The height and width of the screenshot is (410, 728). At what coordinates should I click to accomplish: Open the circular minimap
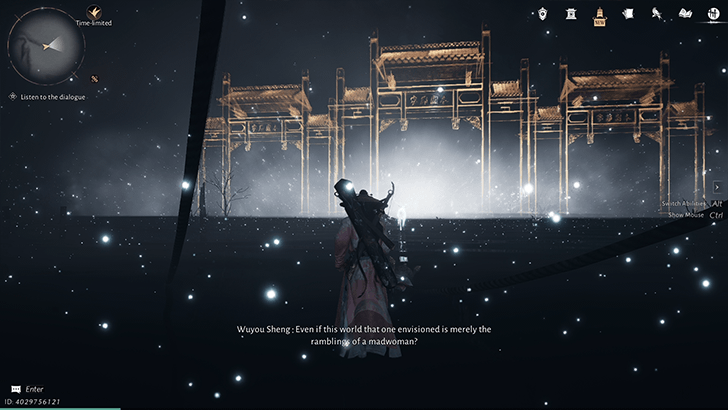pyautogui.click(x=46, y=44)
